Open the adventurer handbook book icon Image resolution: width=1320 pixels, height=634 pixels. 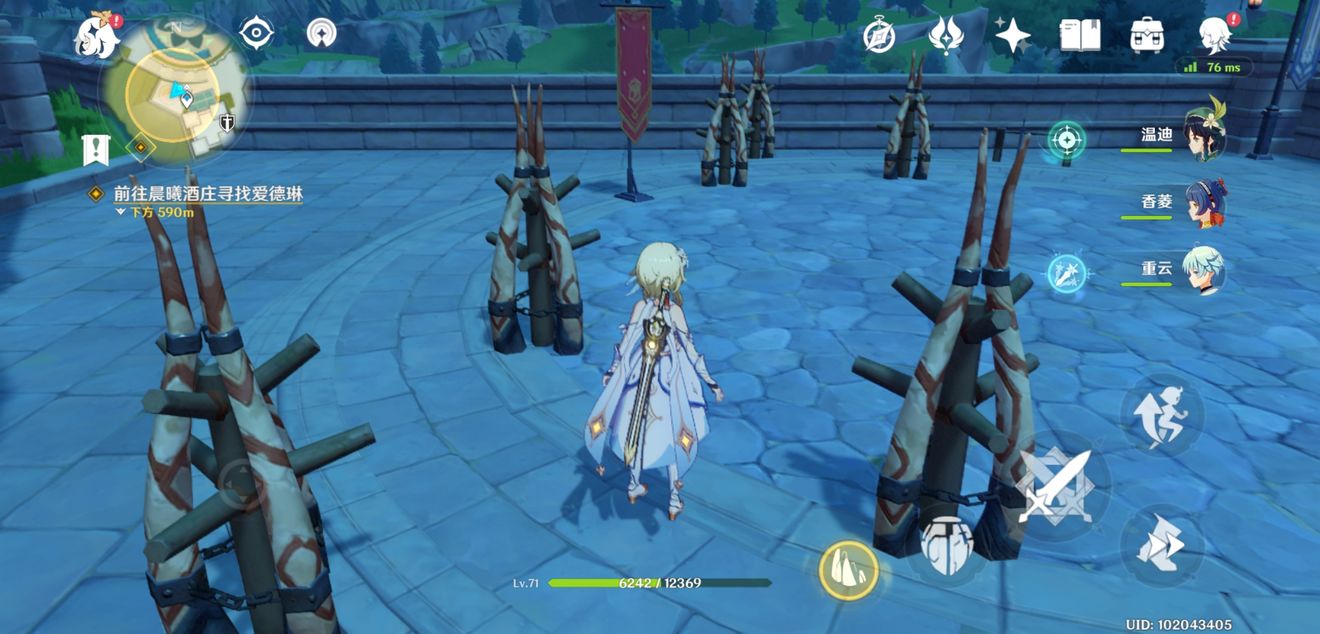click(1080, 36)
